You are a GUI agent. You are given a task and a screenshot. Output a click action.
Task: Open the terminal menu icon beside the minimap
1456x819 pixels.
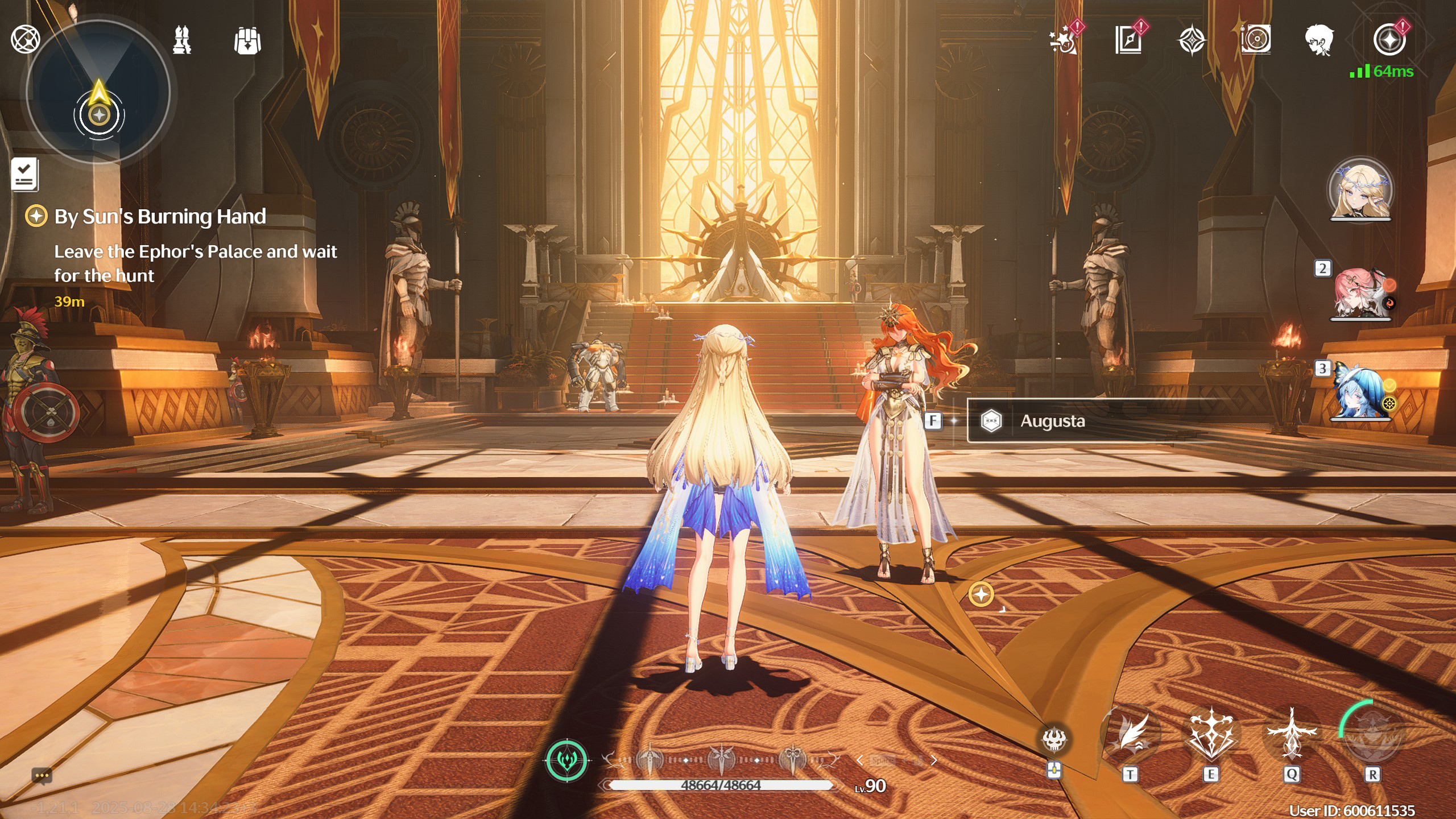click(26, 40)
